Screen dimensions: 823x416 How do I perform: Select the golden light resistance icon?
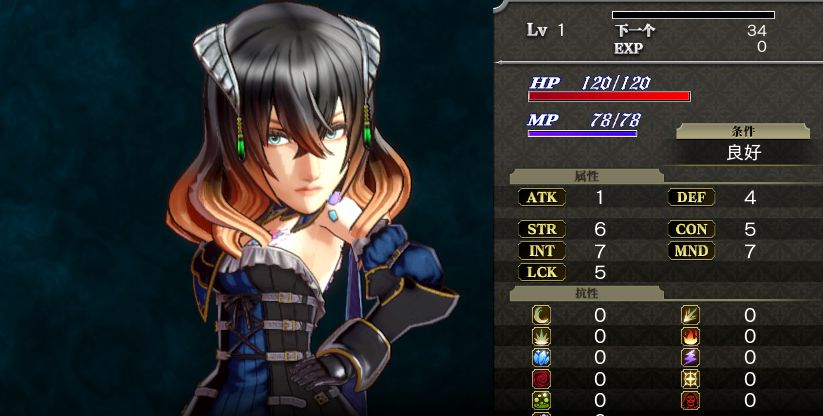point(691,380)
